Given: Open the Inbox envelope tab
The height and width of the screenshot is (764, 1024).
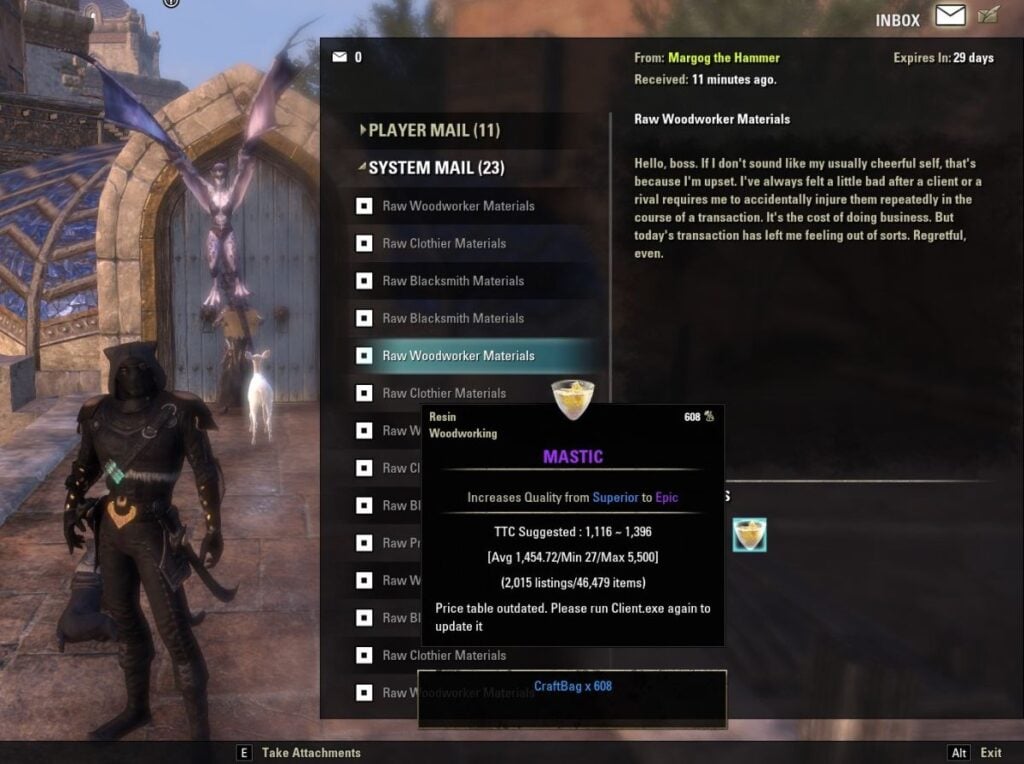Looking at the screenshot, I should (x=950, y=15).
